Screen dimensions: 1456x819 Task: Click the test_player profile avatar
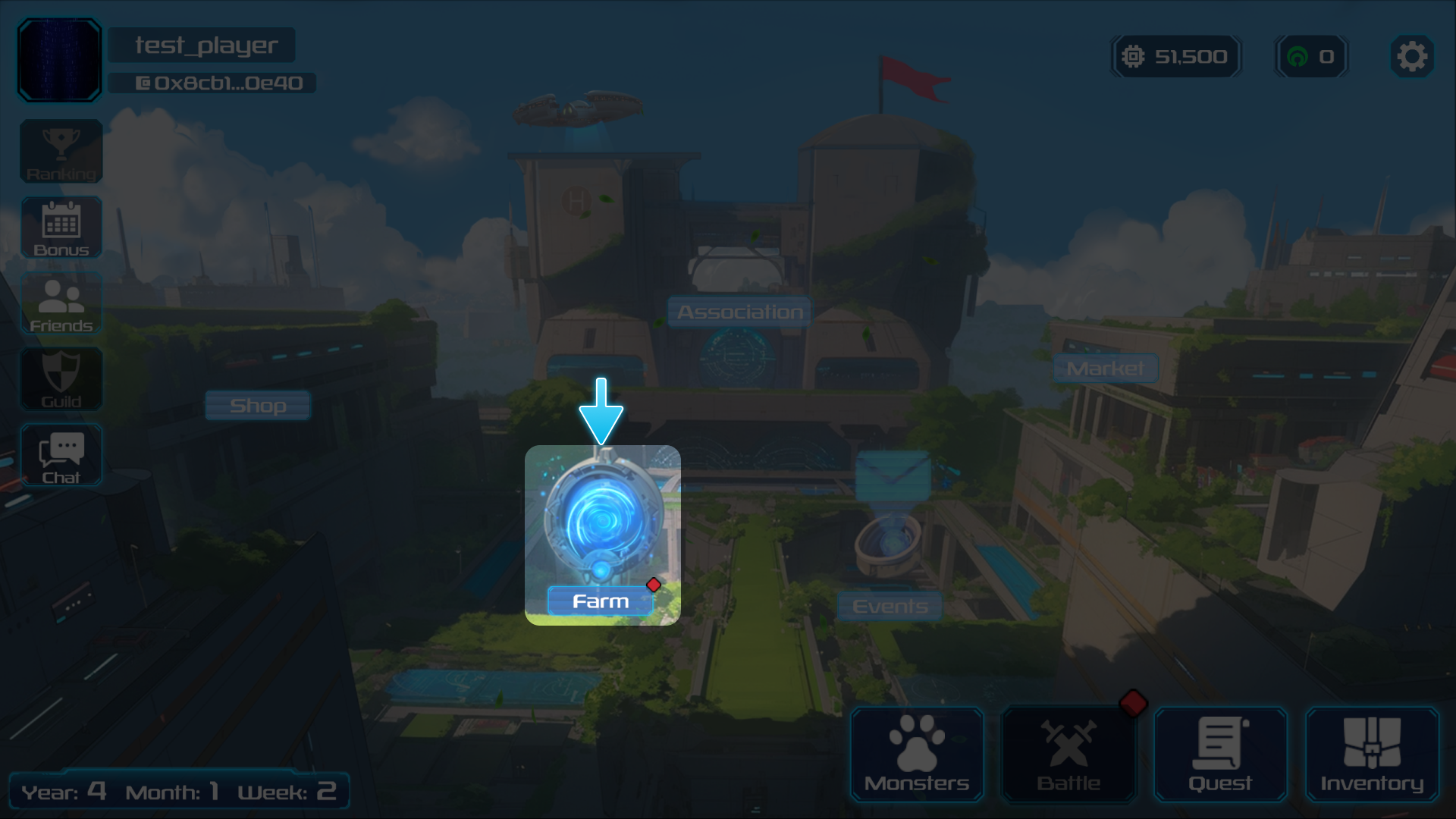(60, 60)
